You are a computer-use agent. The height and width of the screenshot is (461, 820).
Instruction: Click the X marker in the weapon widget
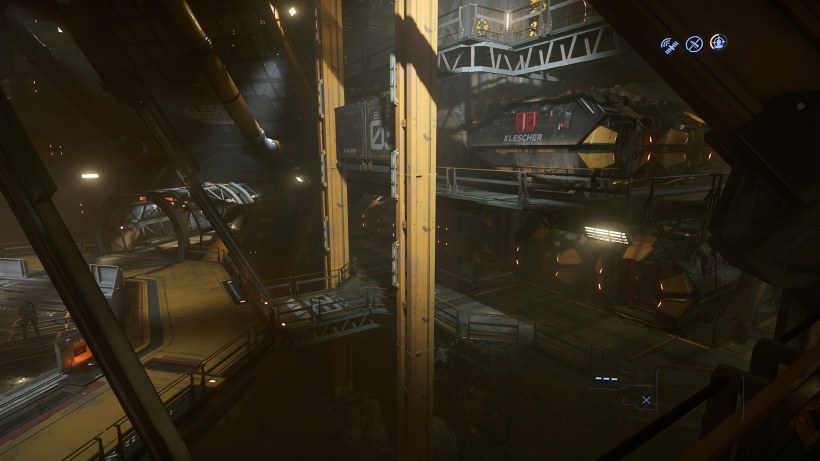pyautogui.click(x=646, y=400)
